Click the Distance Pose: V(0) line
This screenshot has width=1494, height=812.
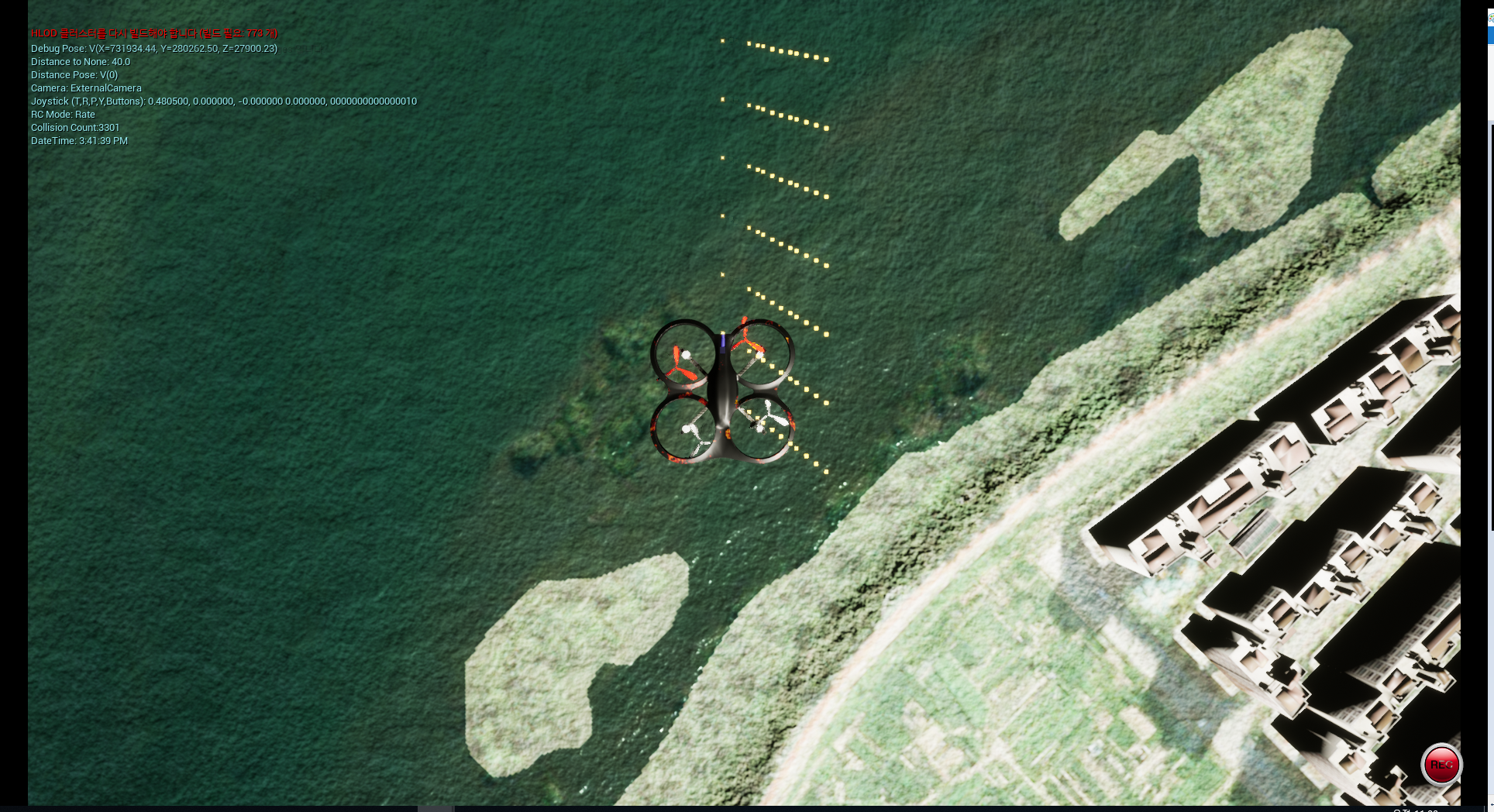[x=74, y=74]
